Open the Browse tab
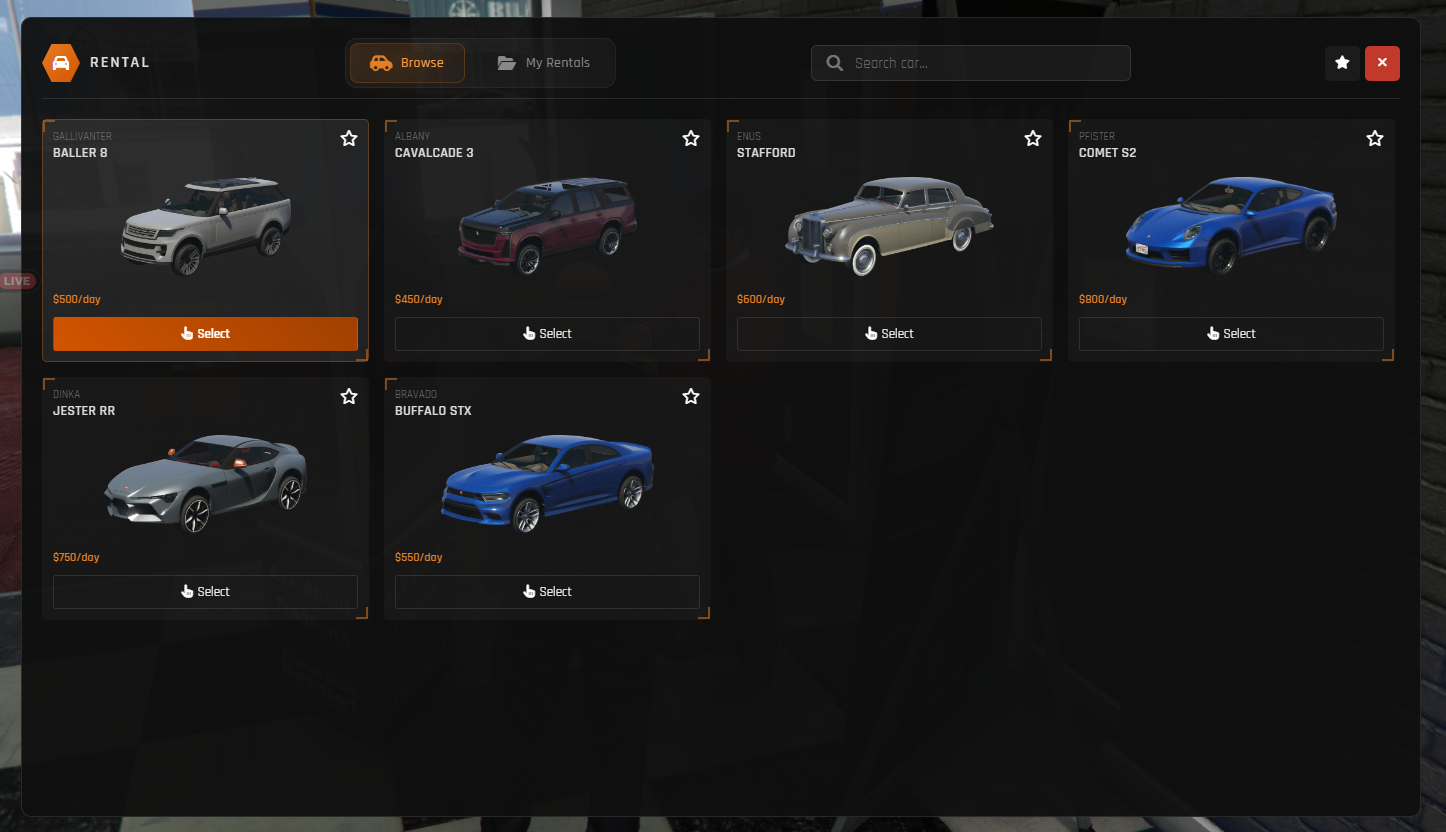1446x832 pixels. point(406,62)
